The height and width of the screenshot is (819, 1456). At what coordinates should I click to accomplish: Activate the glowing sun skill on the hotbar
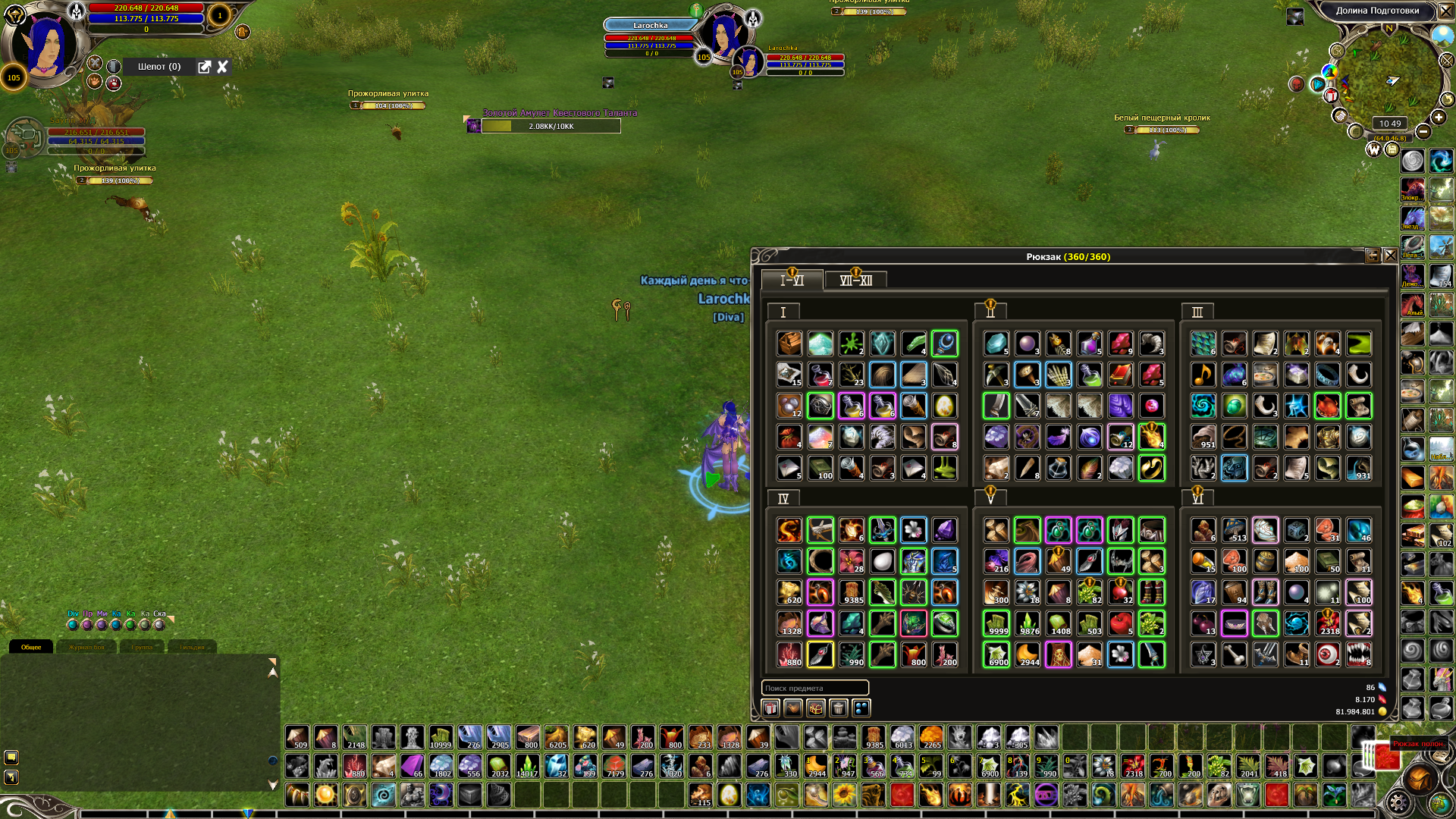tap(325, 795)
